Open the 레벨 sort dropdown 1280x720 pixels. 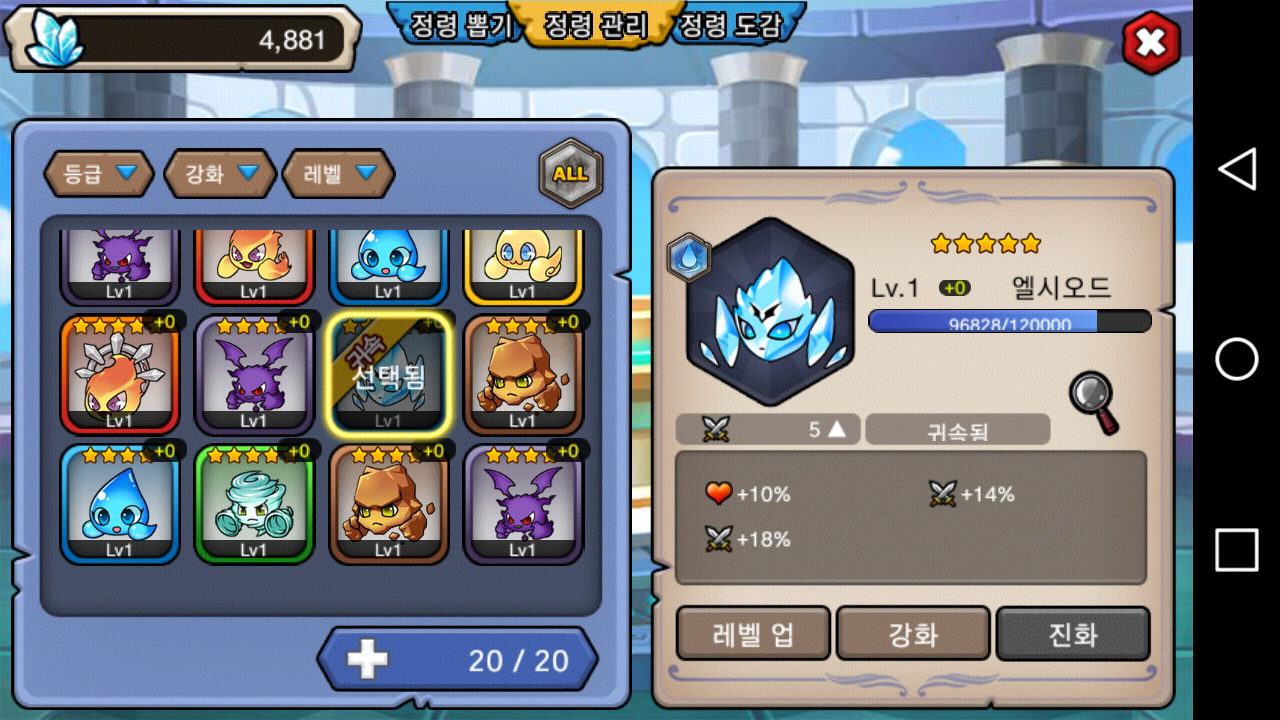coord(338,174)
